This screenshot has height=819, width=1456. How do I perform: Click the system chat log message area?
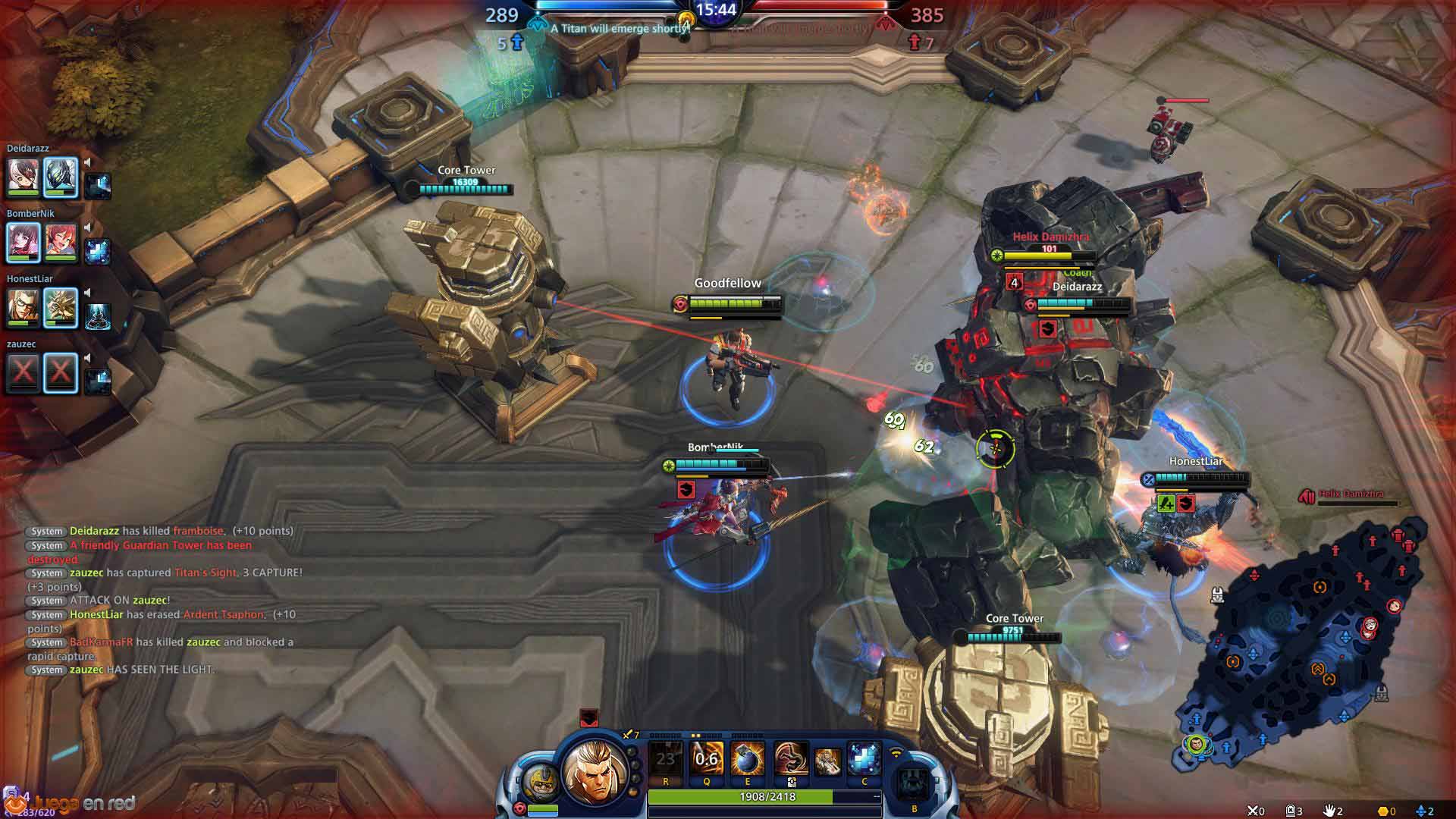pyautogui.click(x=163, y=600)
